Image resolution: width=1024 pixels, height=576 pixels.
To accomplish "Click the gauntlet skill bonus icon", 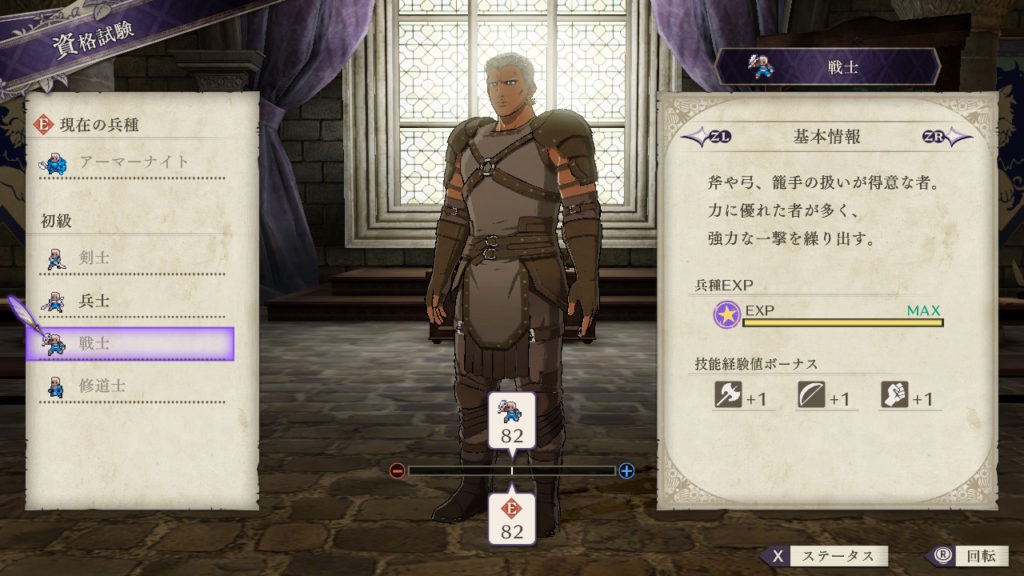I will tap(894, 395).
